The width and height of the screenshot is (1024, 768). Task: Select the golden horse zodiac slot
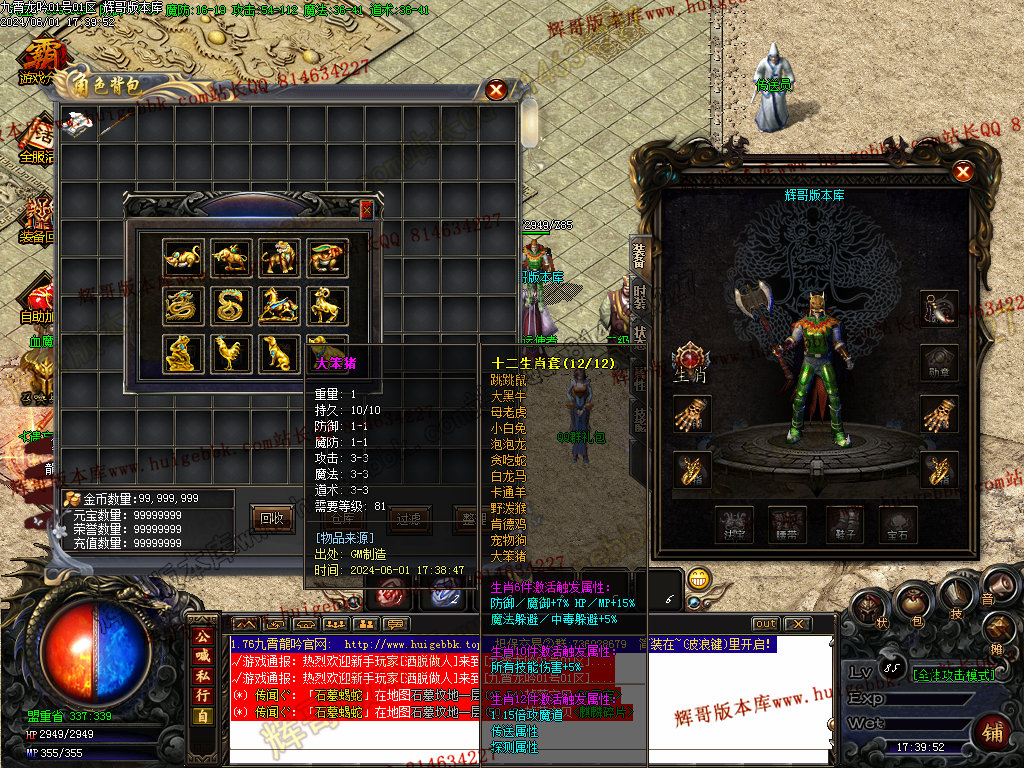[279, 305]
